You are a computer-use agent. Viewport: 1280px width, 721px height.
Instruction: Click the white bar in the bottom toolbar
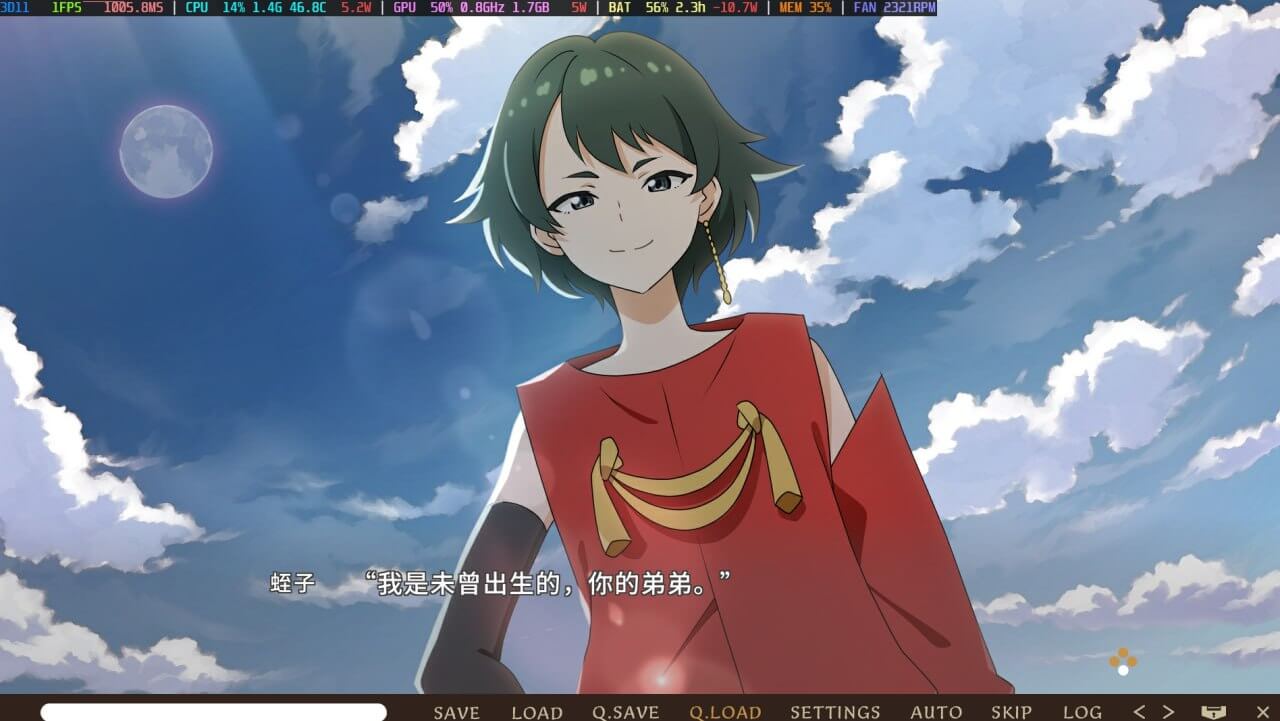pos(213,712)
